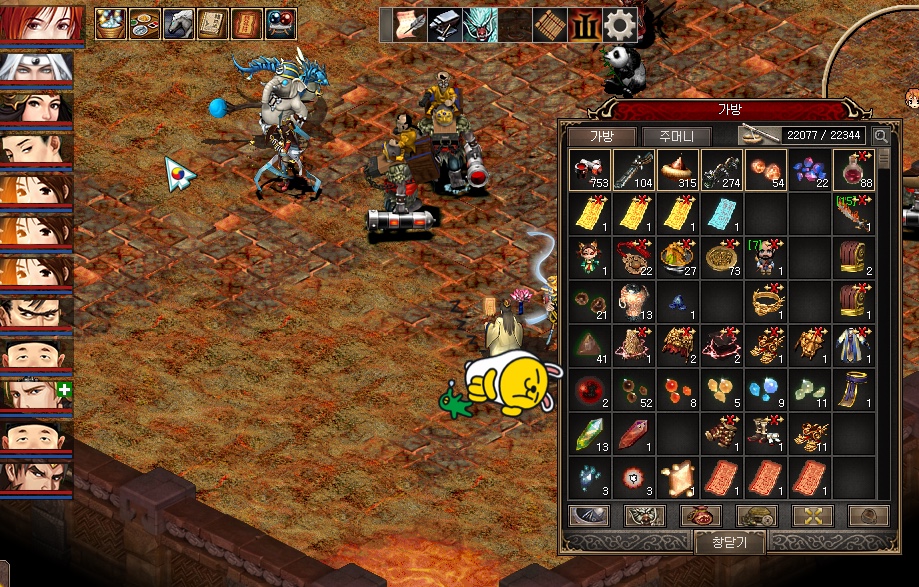Open the treasure basket icon
The image size is (919, 587).
(111, 24)
